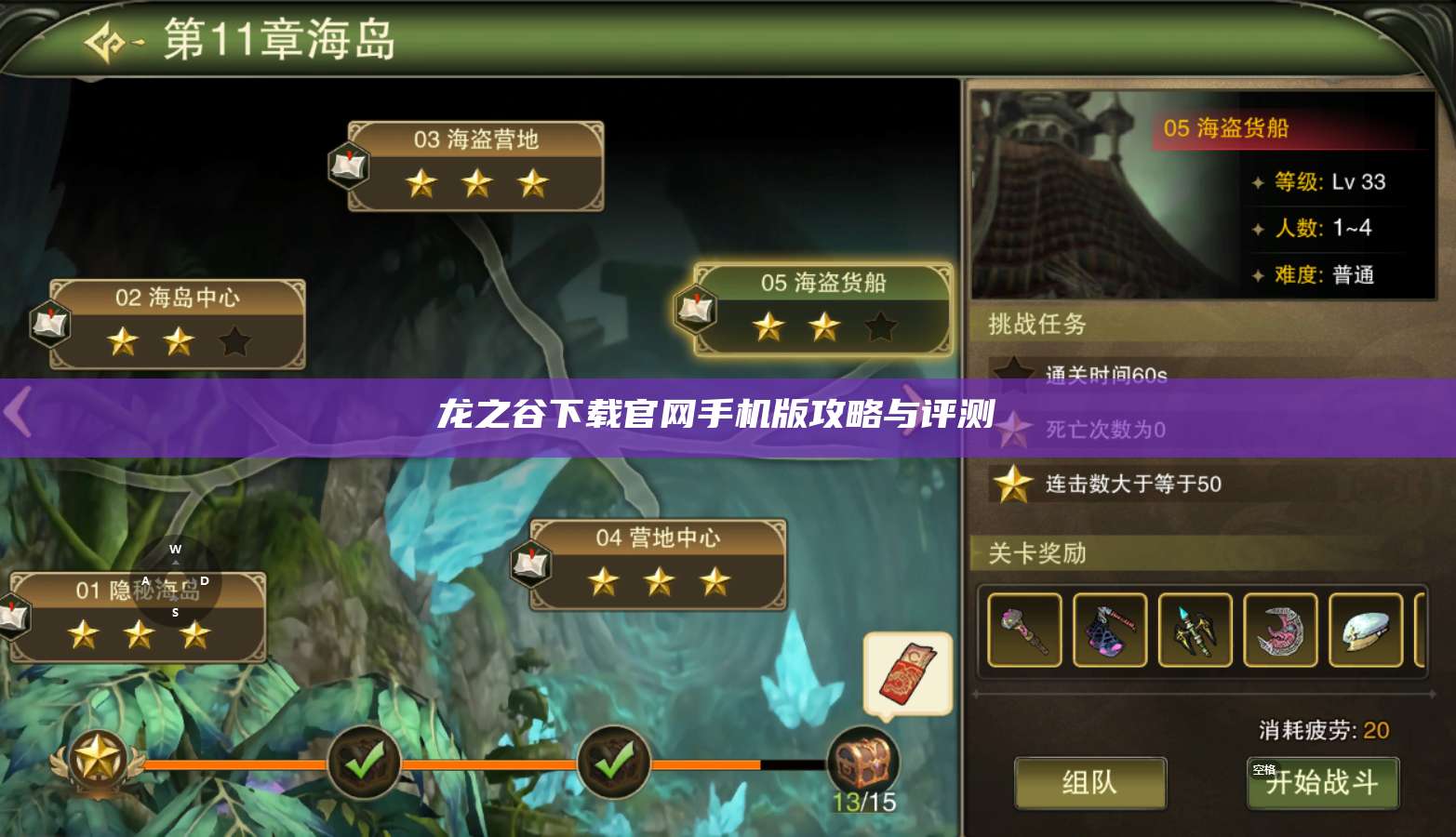Click the purple armor reward icon
This screenshot has height=837, width=1456.
tap(1110, 631)
